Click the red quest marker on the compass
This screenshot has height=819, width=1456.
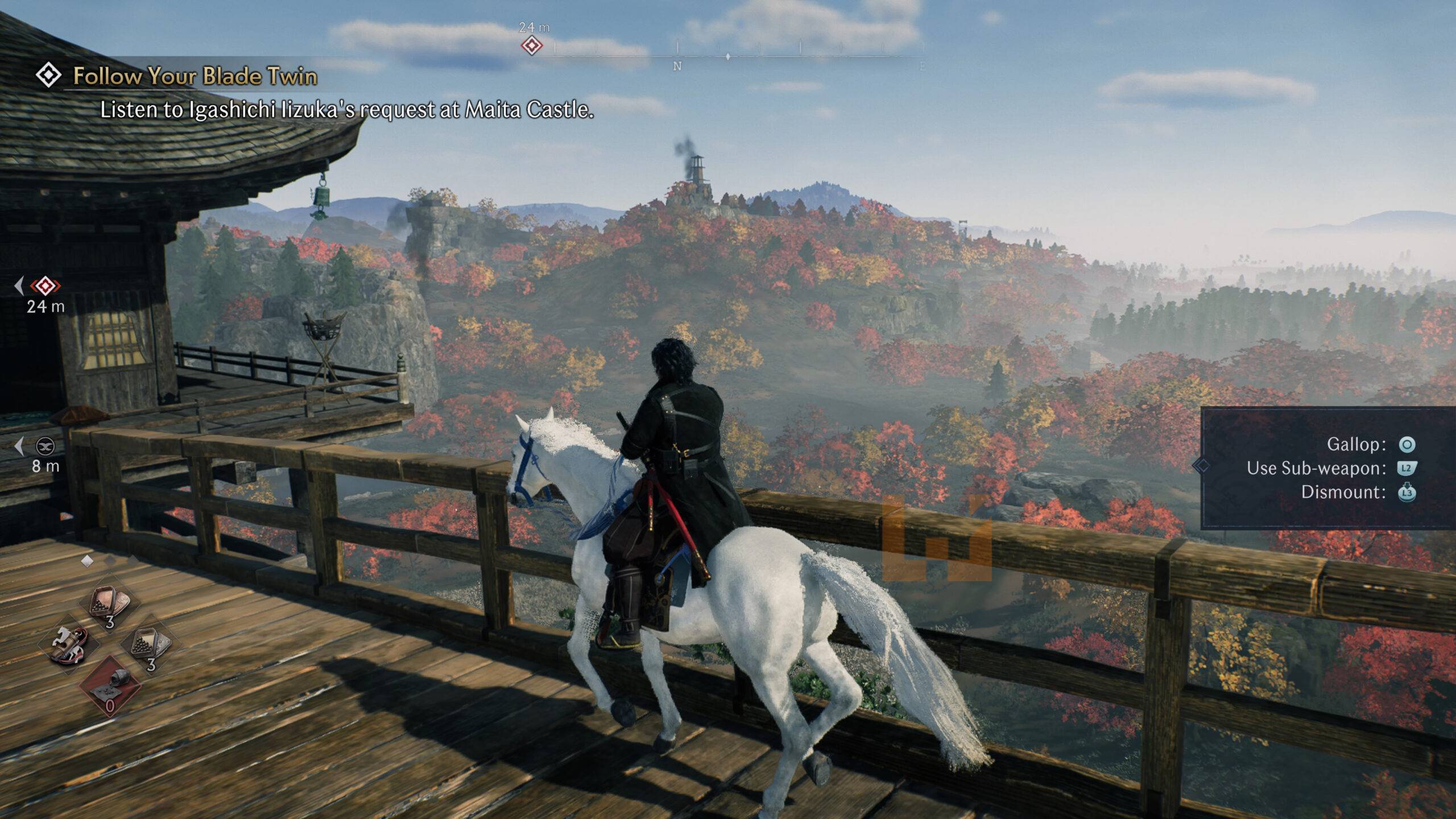pyautogui.click(x=532, y=45)
